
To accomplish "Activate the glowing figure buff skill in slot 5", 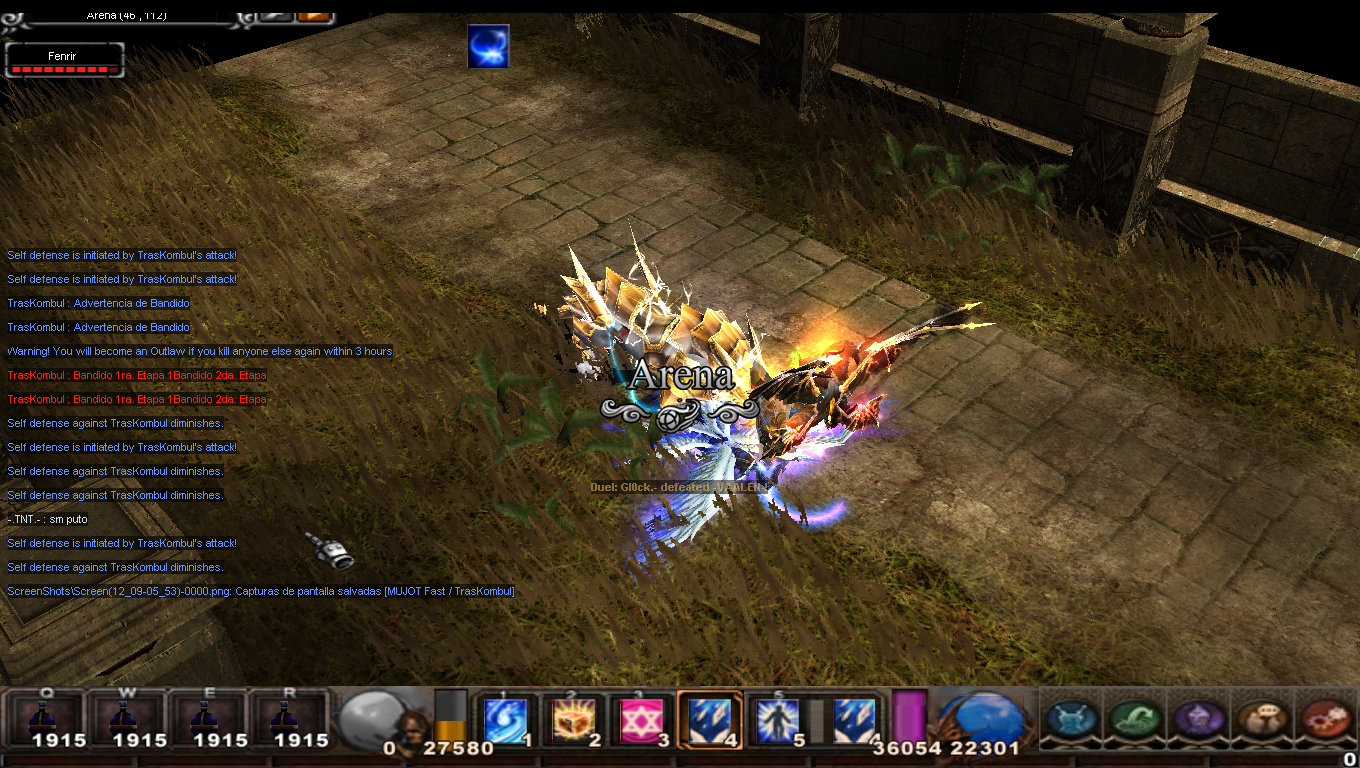I will [x=778, y=720].
